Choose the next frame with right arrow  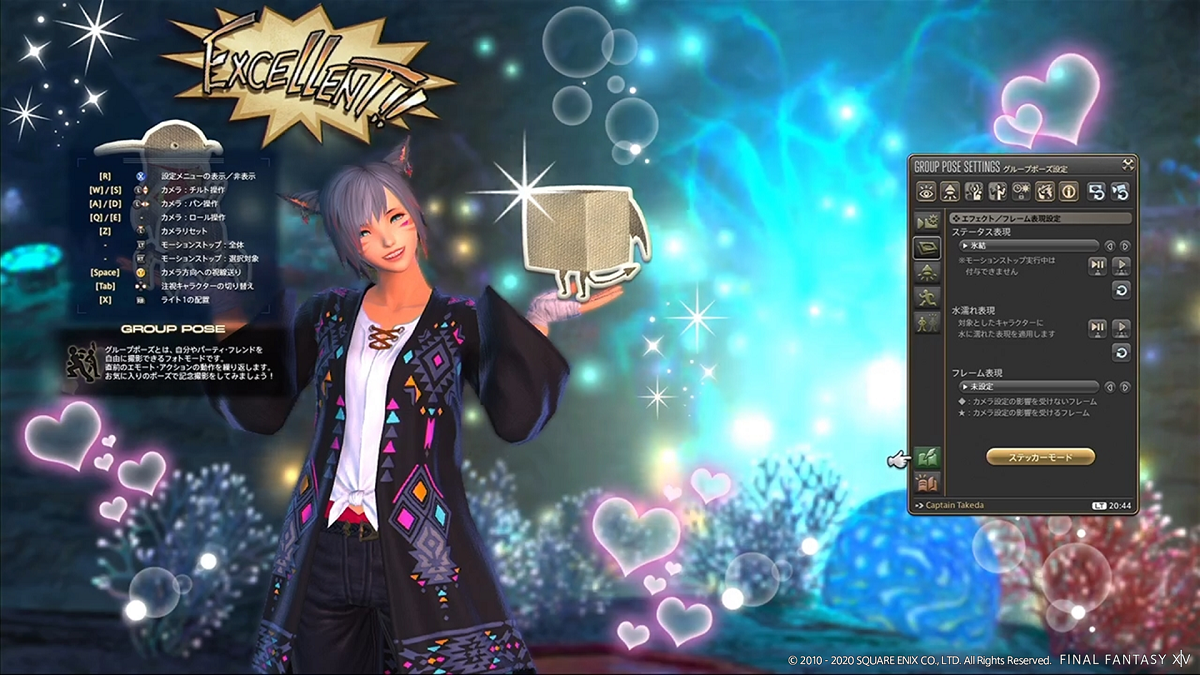[1125, 387]
